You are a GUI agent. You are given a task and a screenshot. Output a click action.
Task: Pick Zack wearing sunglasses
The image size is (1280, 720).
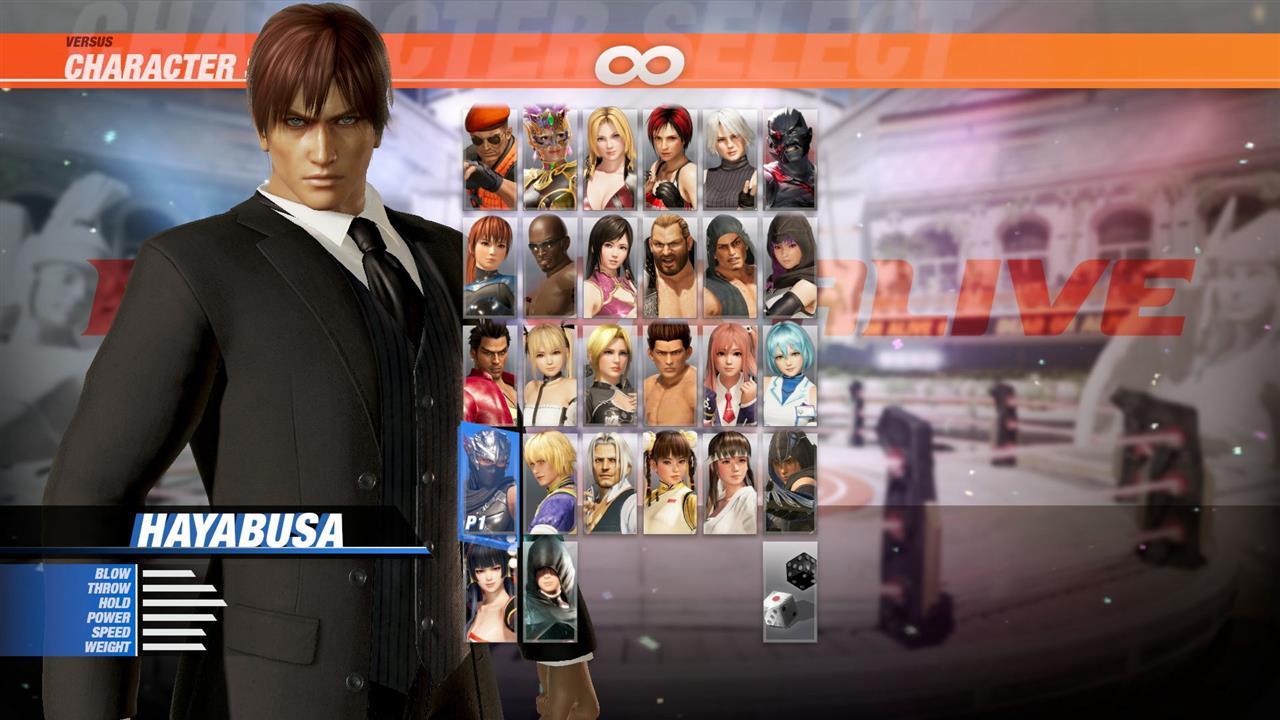tap(547, 265)
